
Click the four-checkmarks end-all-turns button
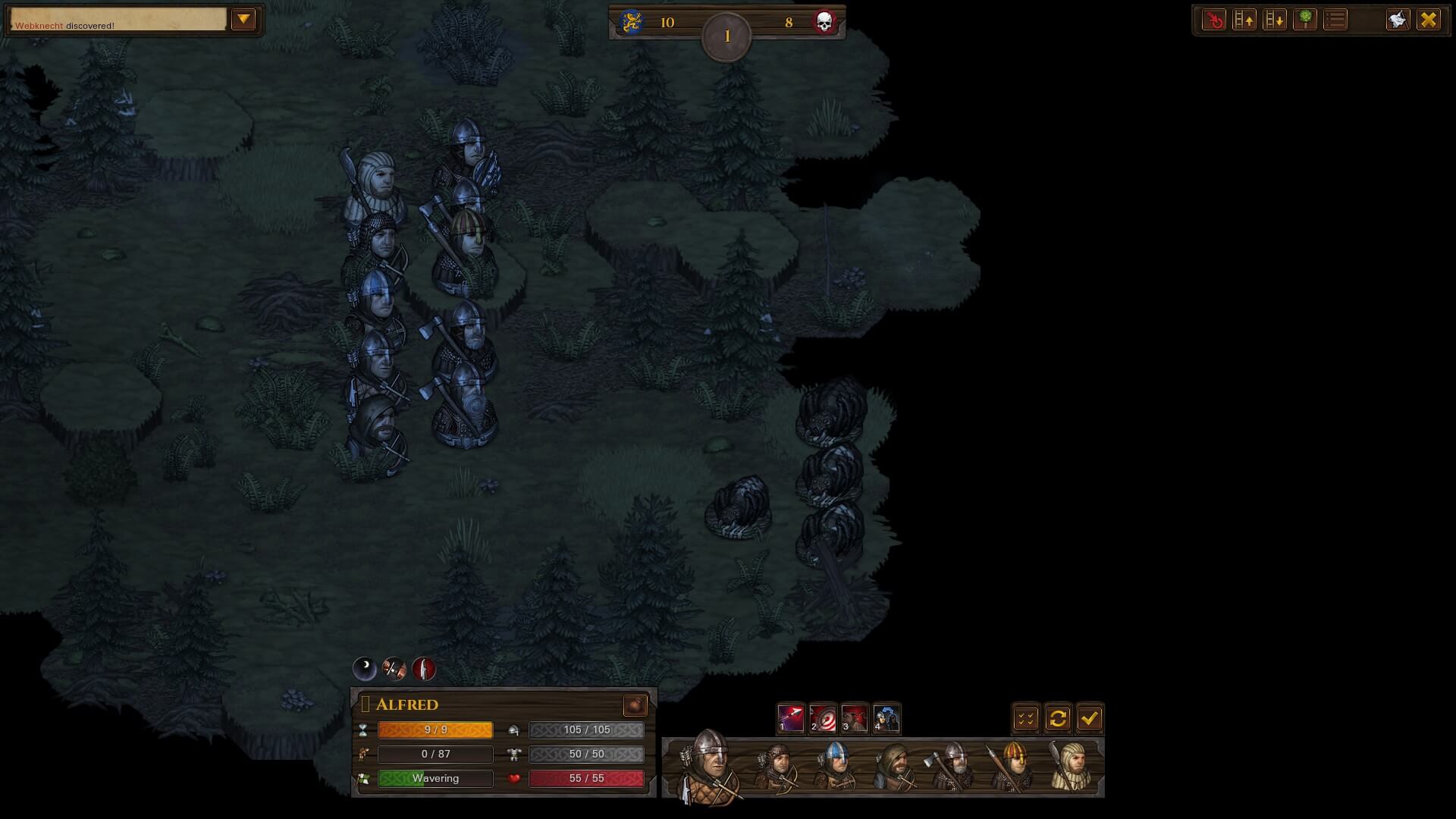(x=1026, y=718)
